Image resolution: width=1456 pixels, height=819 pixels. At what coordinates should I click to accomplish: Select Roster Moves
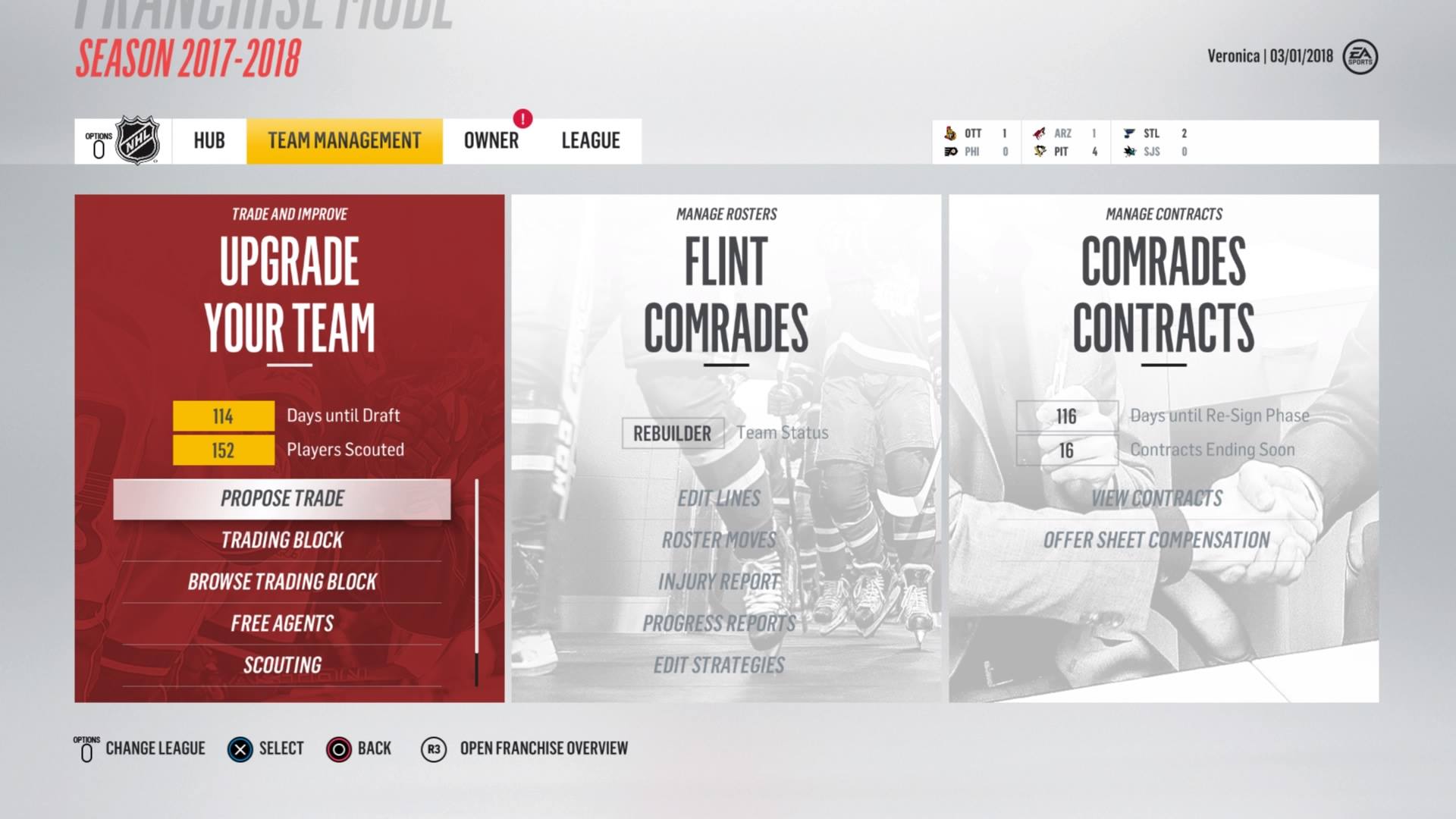coord(719,541)
